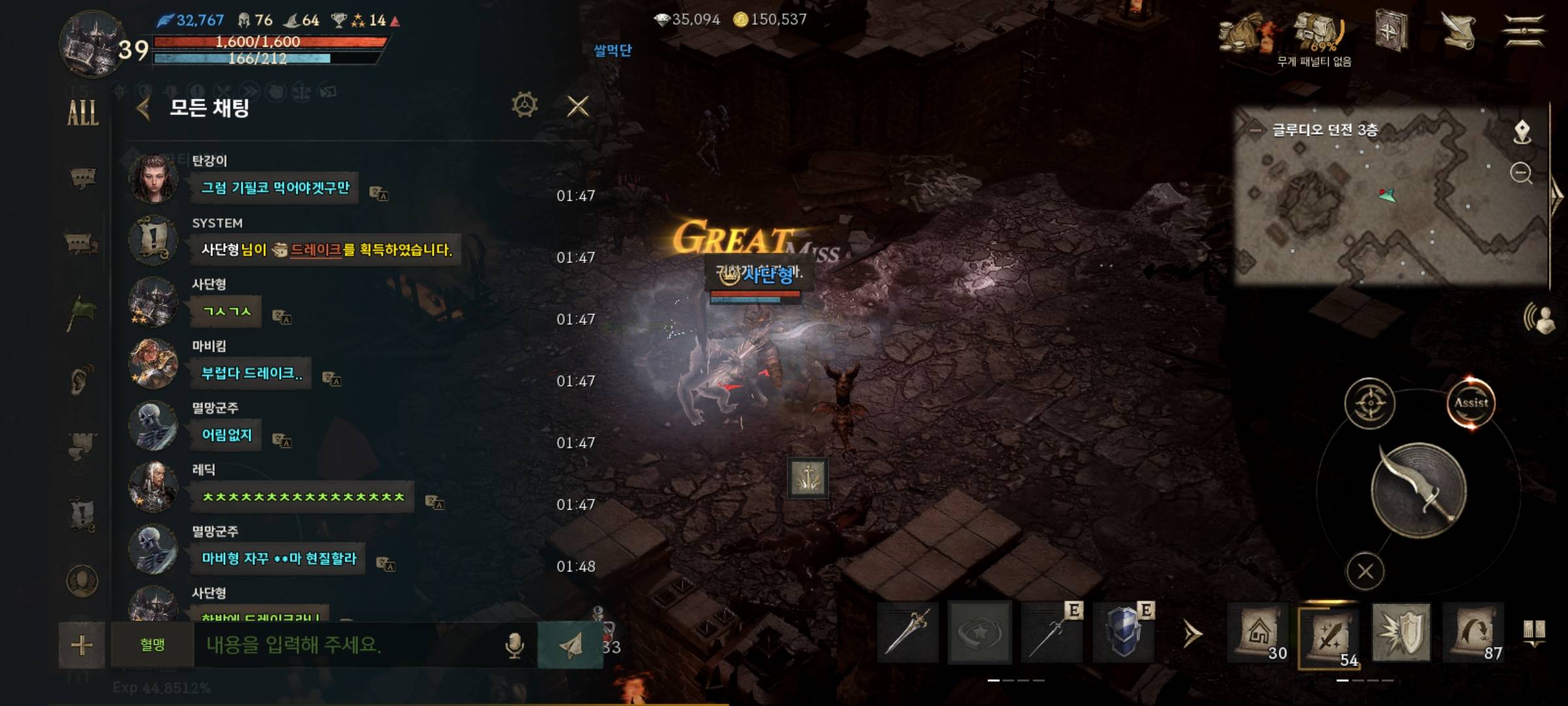Activate the auto-target crosshair button

(1369, 403)
